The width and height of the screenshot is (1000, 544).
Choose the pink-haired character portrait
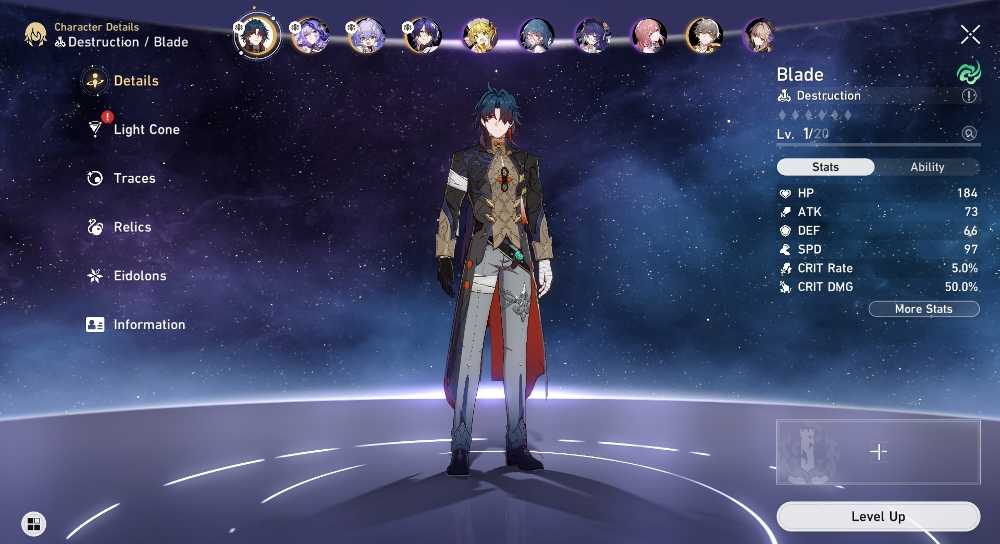click(648, 36)
